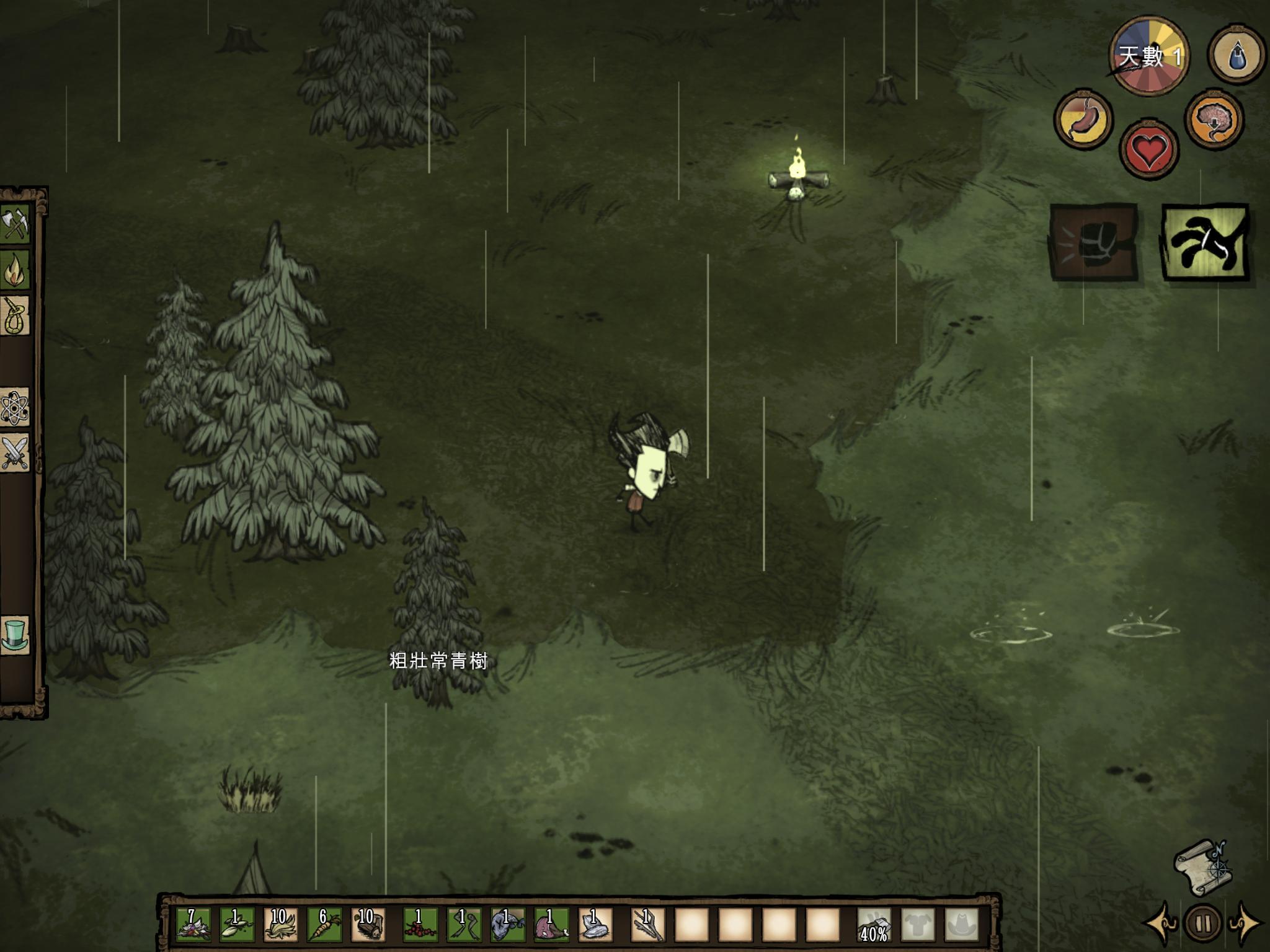Image resolution: width=1270 pixels, height=952 pixels.
Task: Choose the Dress top-hat crafting tab
Action: pos(16,635)
